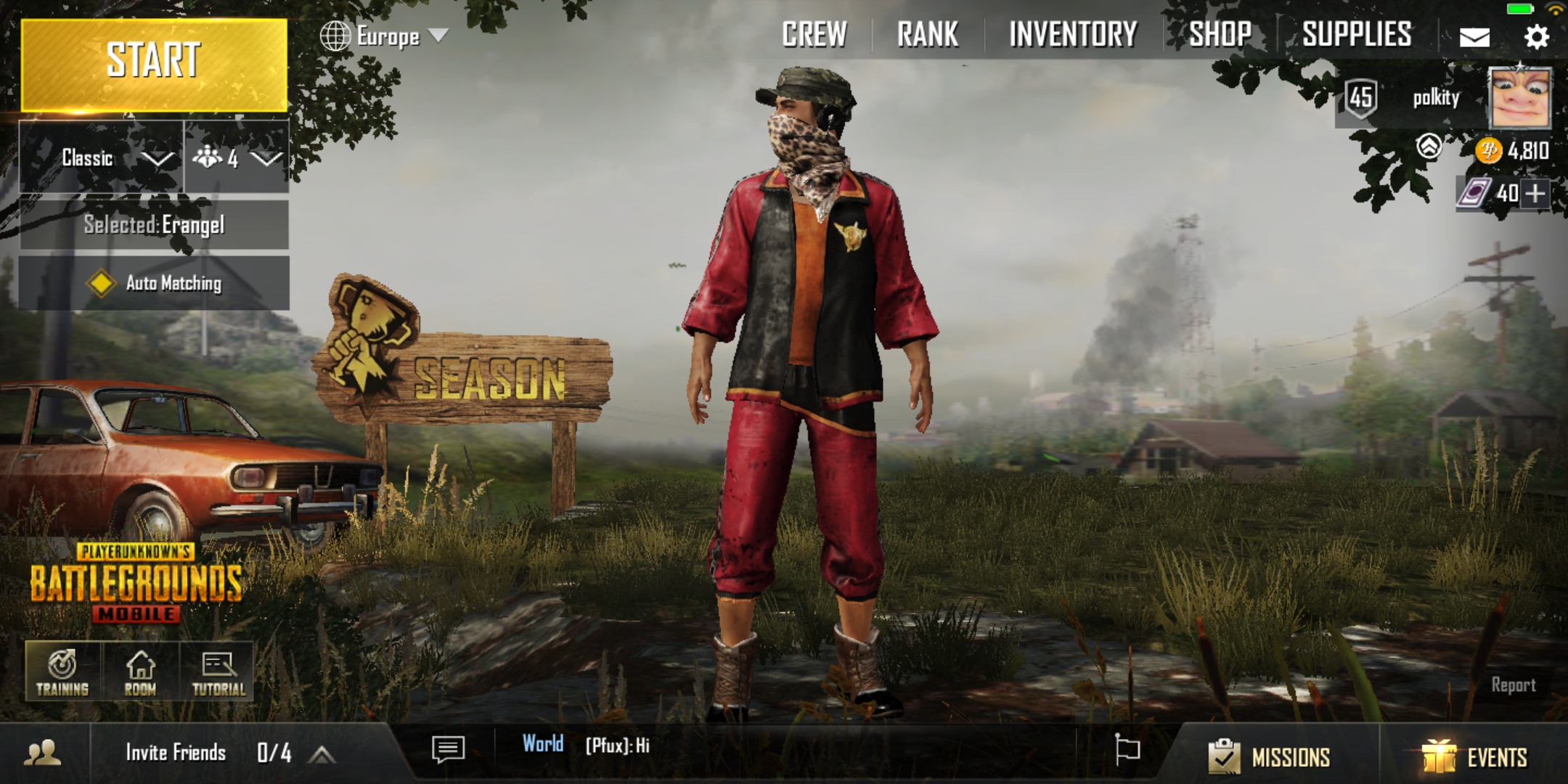Click the level 45 badge
Screen dimensions: 1568x784
click(x=1363, y=96)
